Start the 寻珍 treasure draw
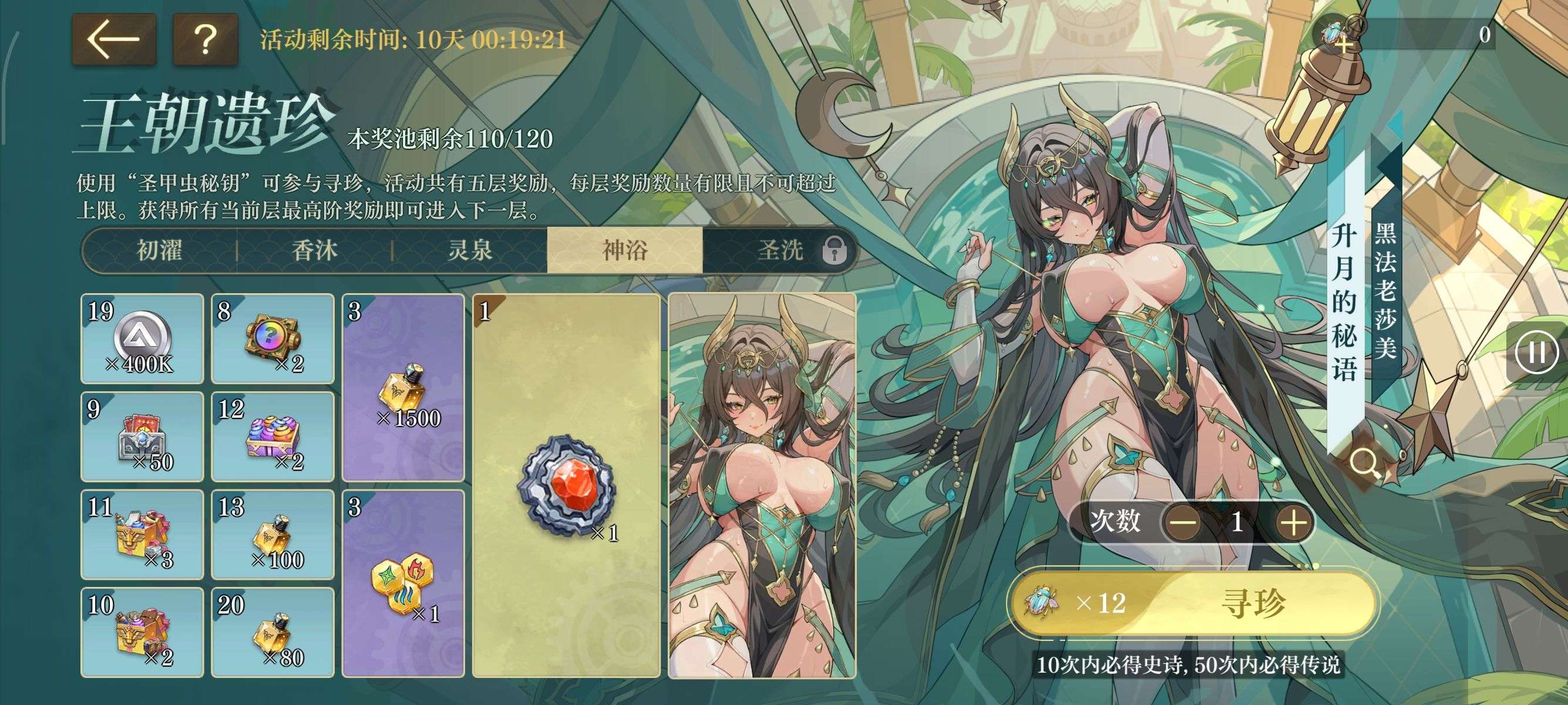The image size is (1568, 705). [x=1193, y=603]
